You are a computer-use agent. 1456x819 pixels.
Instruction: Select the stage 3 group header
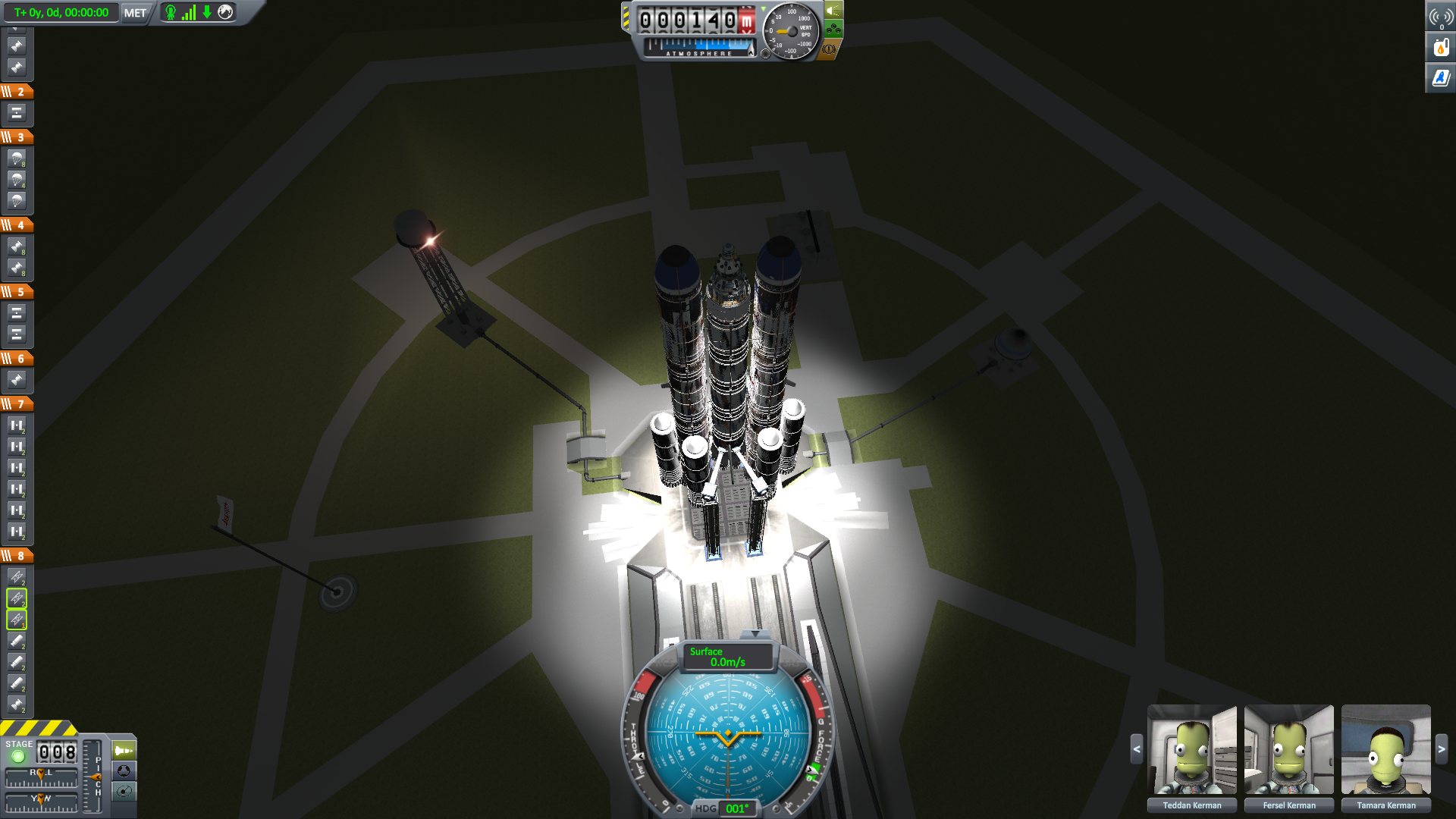pos(17,137)
